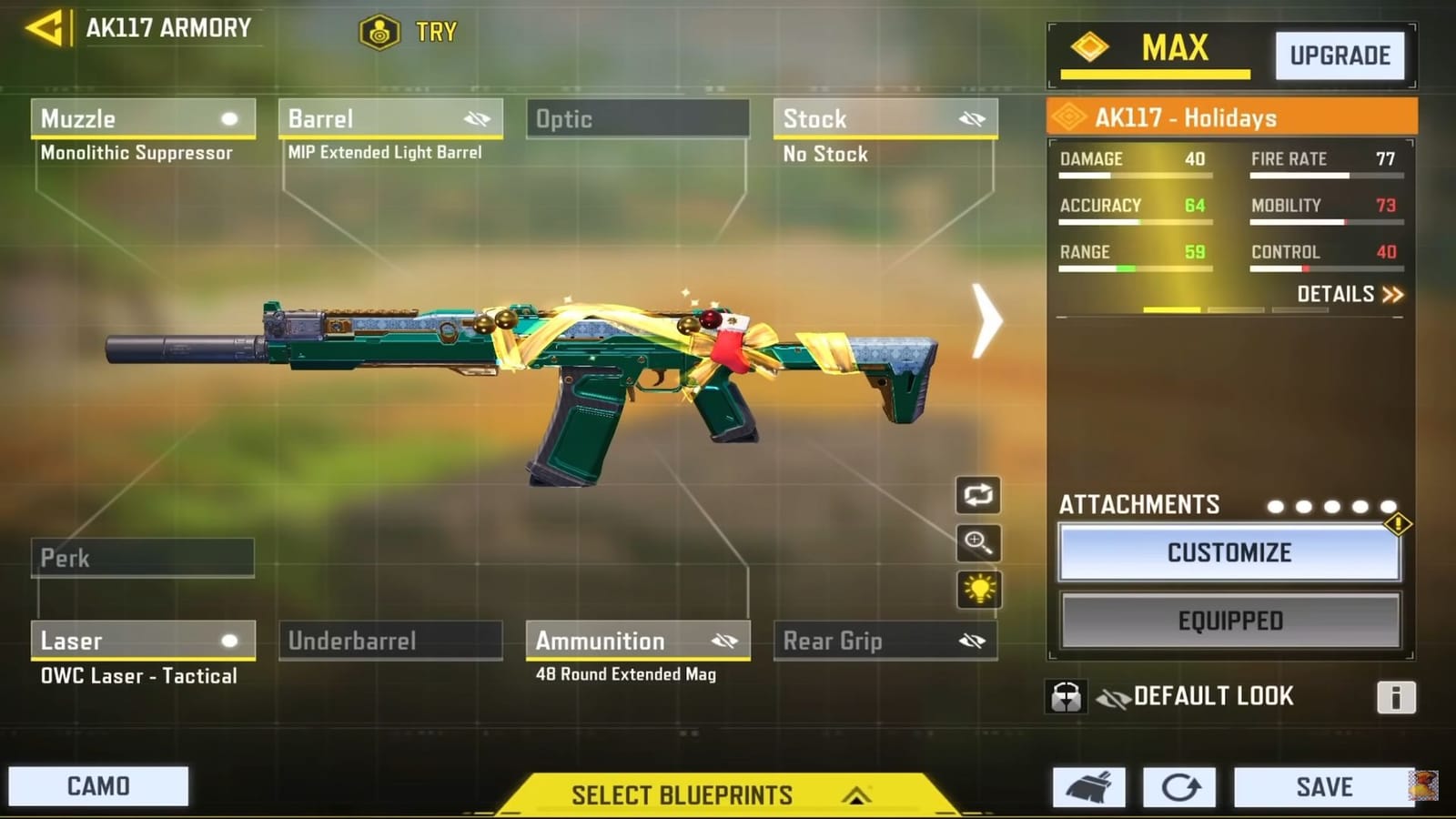Click the rotate weapon view icon
Image resolution: width=1456 pixels, height=819 pixels.
pos(976,496)
